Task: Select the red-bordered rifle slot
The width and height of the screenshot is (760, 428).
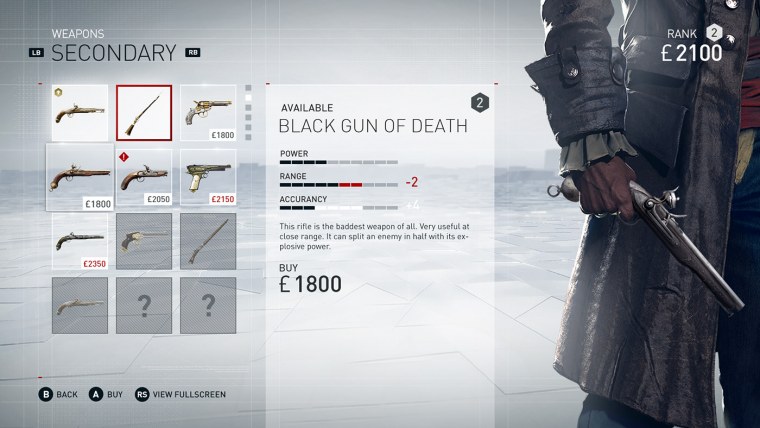Action: (144, 112)
